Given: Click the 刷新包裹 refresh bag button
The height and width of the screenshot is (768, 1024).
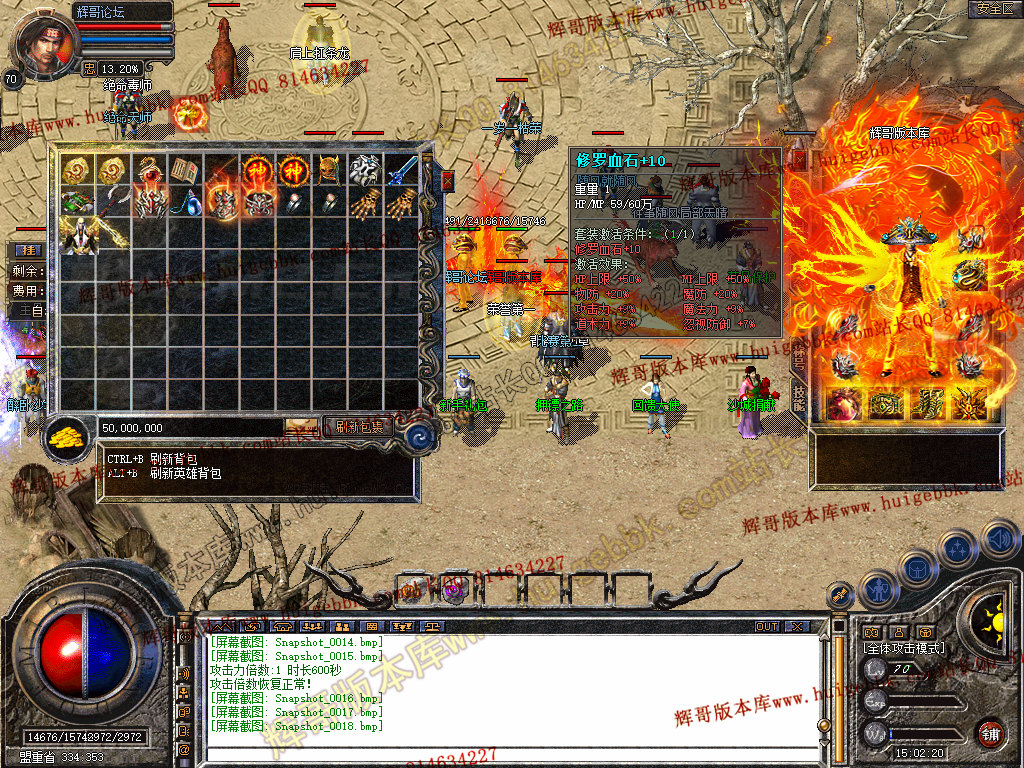Looking at the screenshot, I should point(360,427).
